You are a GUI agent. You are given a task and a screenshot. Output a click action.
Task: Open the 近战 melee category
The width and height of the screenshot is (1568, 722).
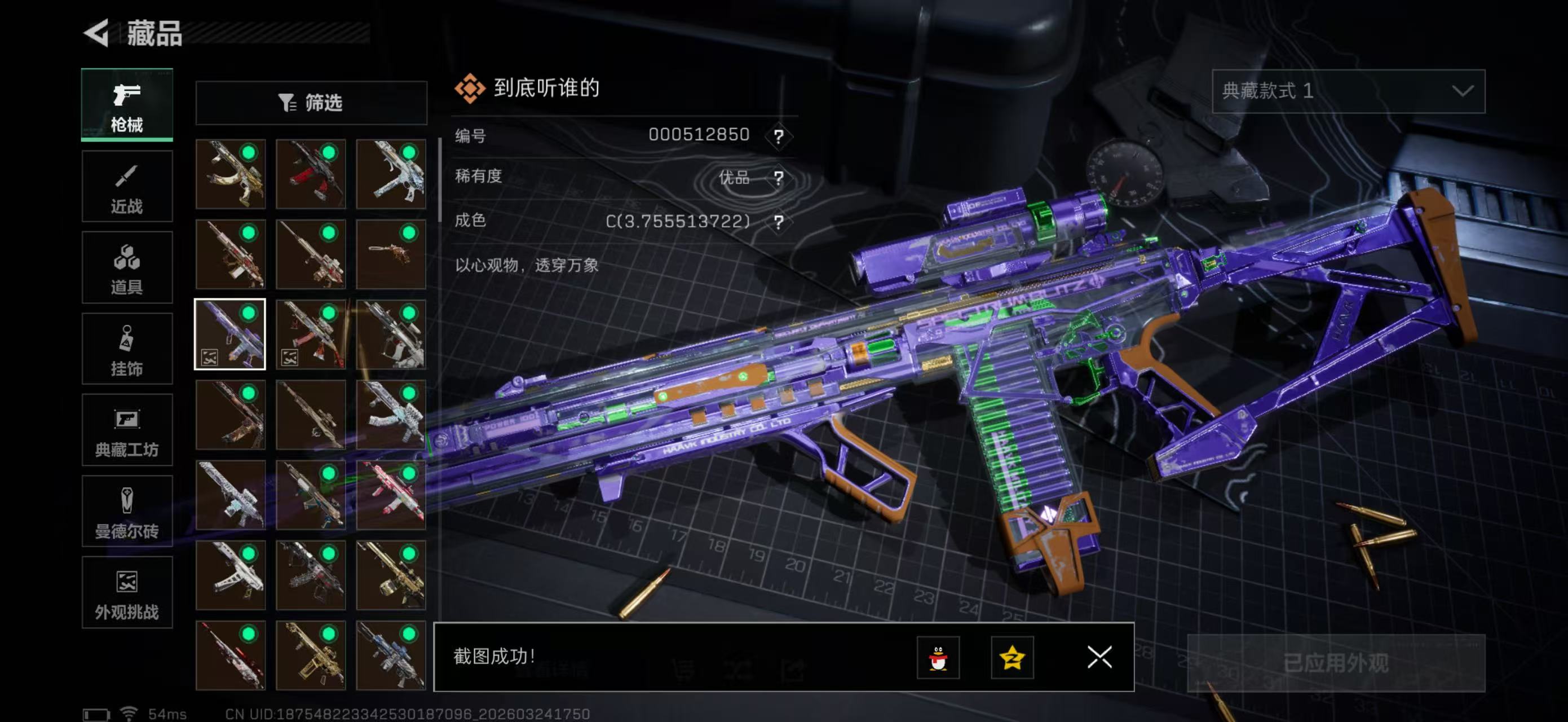point(127,186)
